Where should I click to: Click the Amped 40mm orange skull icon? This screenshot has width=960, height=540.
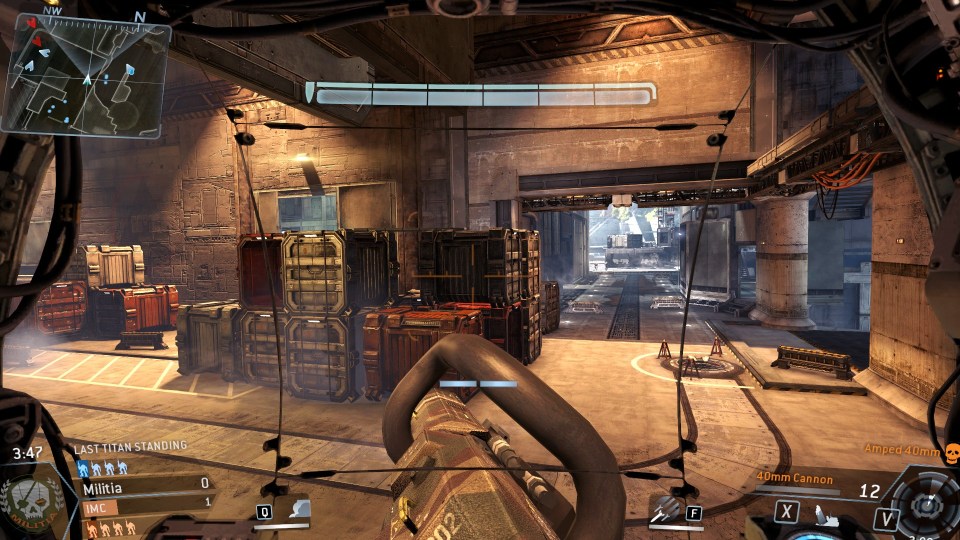click(951, 451)
